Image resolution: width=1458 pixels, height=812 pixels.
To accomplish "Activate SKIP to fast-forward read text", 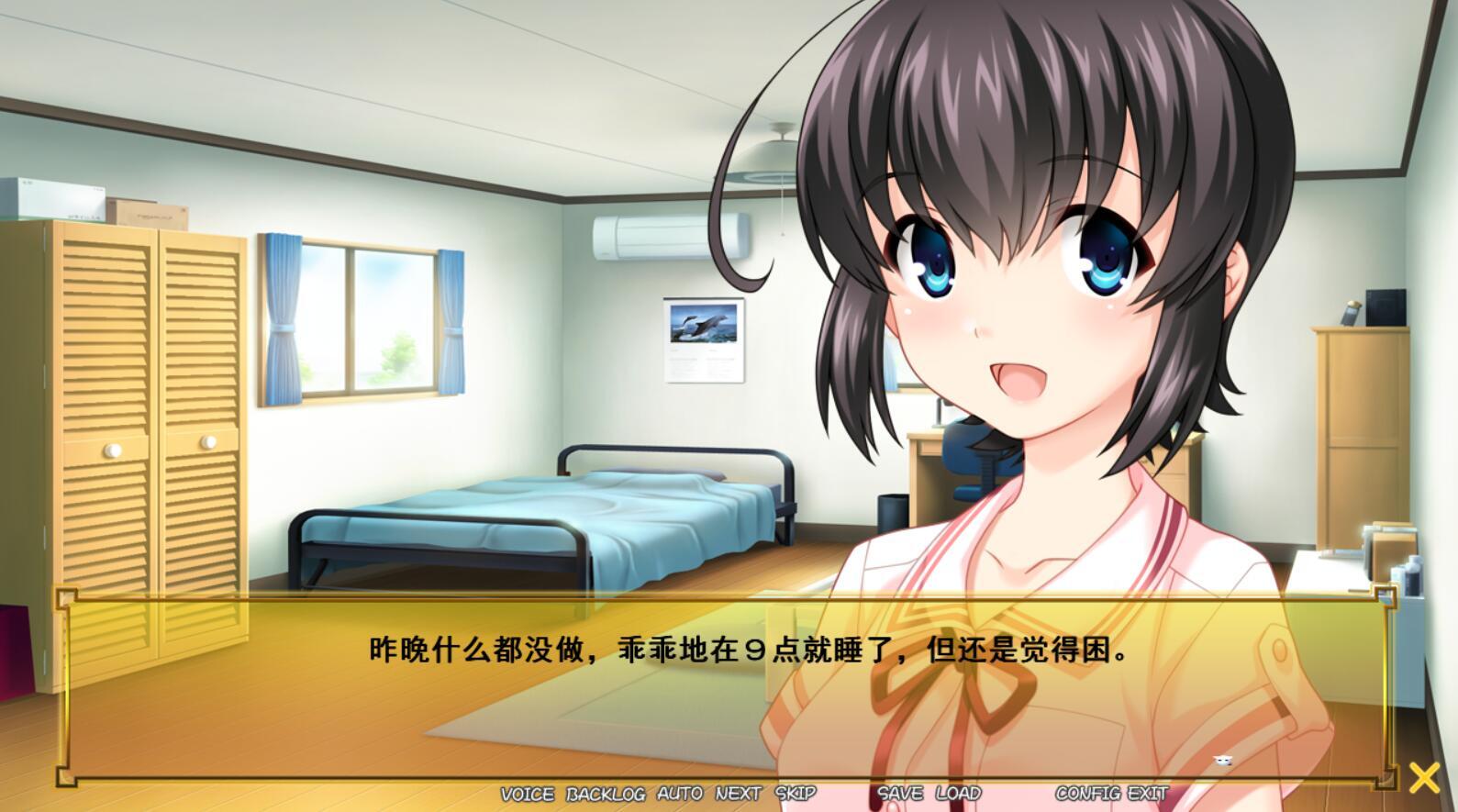I will 795,793.
